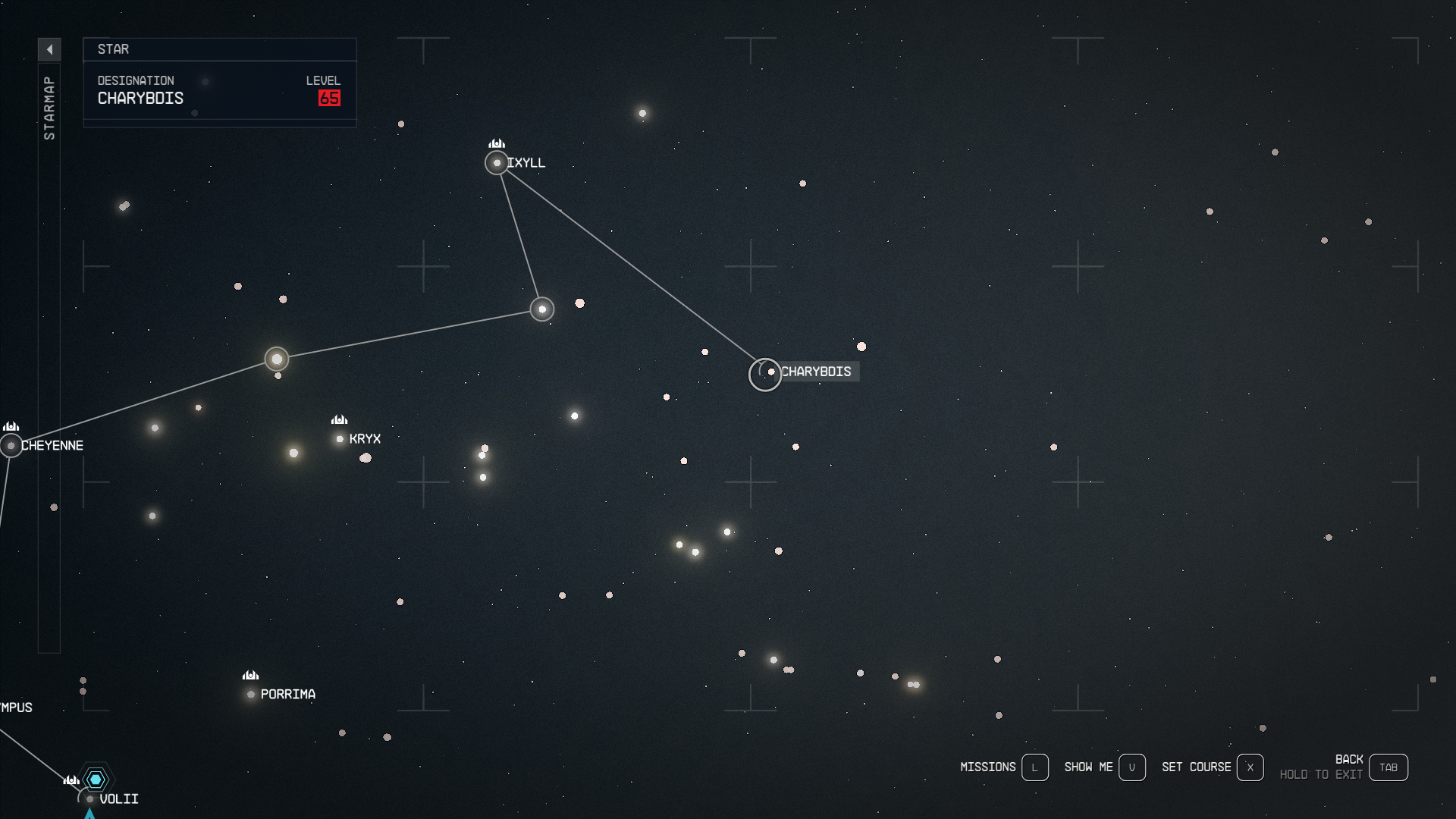The width and height of the screenshot is (1456, 819).
Task: Open the Missions list
Action: (1034, 767)
